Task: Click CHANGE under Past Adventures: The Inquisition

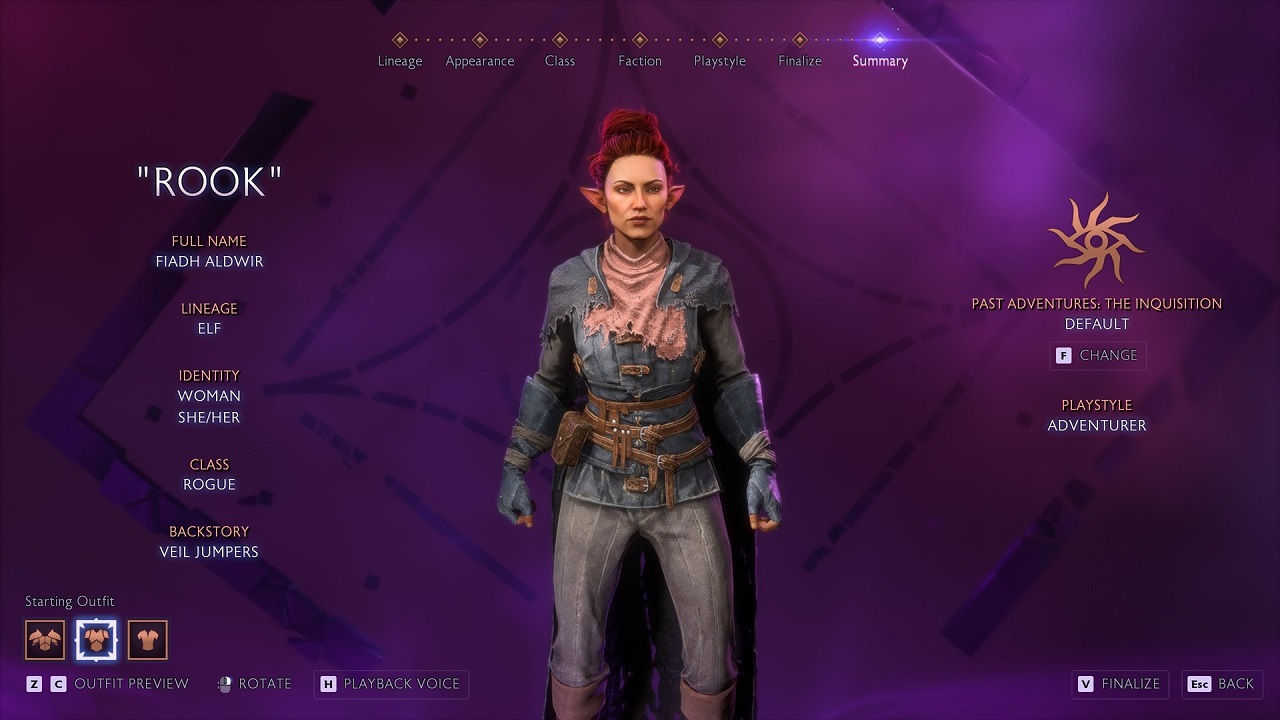Action: (1097, 355)
